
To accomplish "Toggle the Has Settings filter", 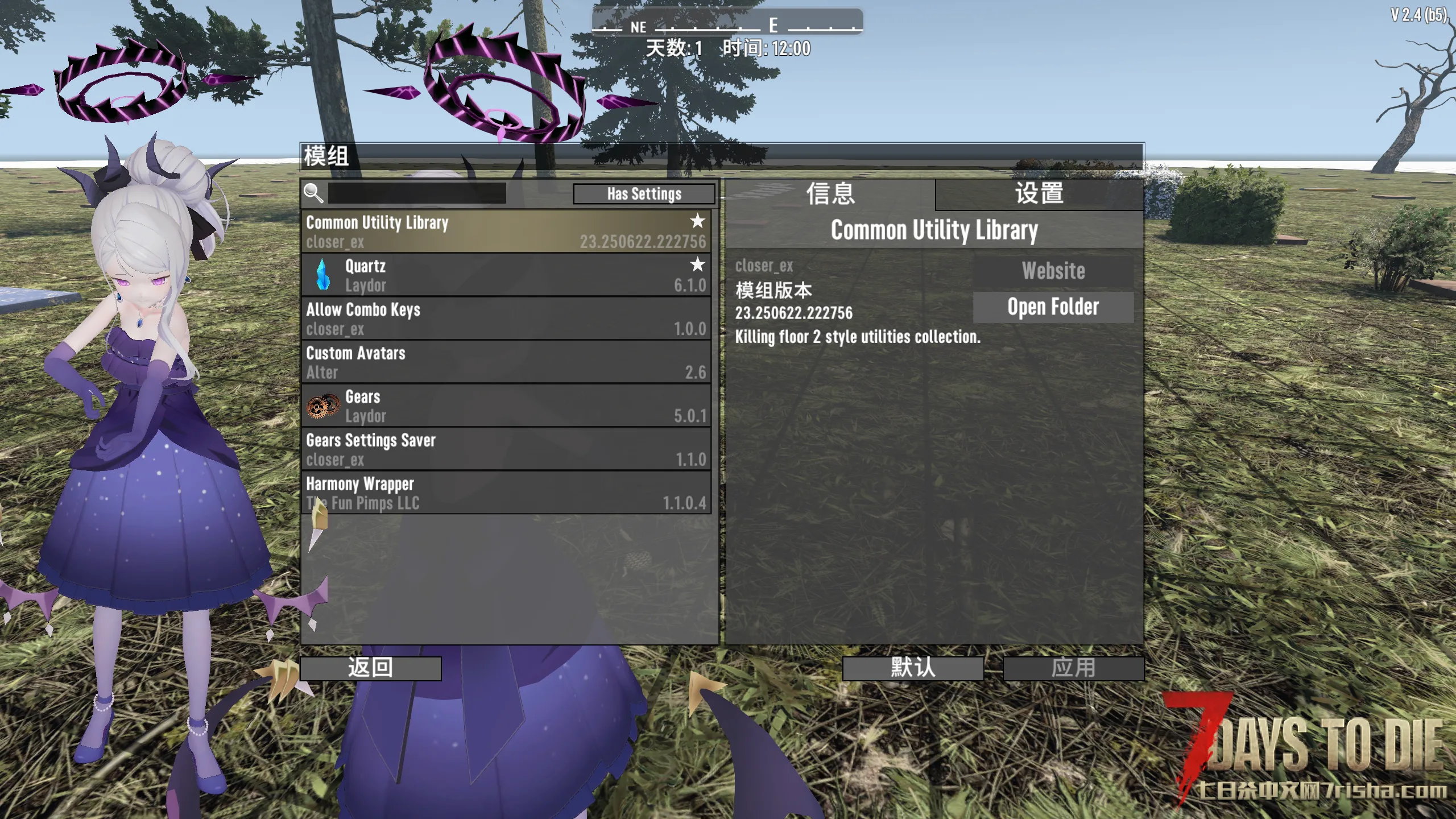I will pyautogui.click(x=644, y=194).
